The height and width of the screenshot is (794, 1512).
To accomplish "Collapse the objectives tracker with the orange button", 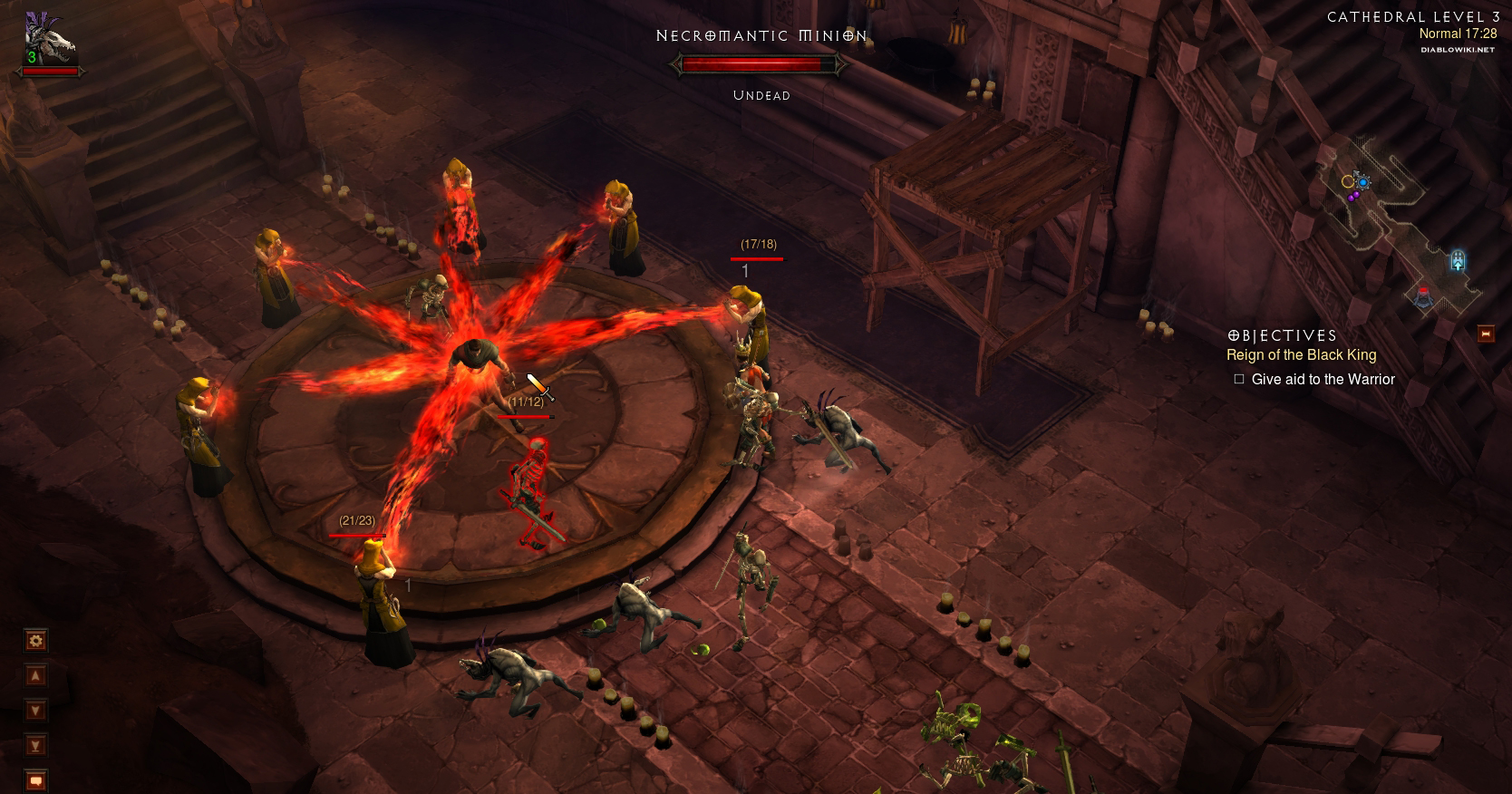I will click(1486, 334).
